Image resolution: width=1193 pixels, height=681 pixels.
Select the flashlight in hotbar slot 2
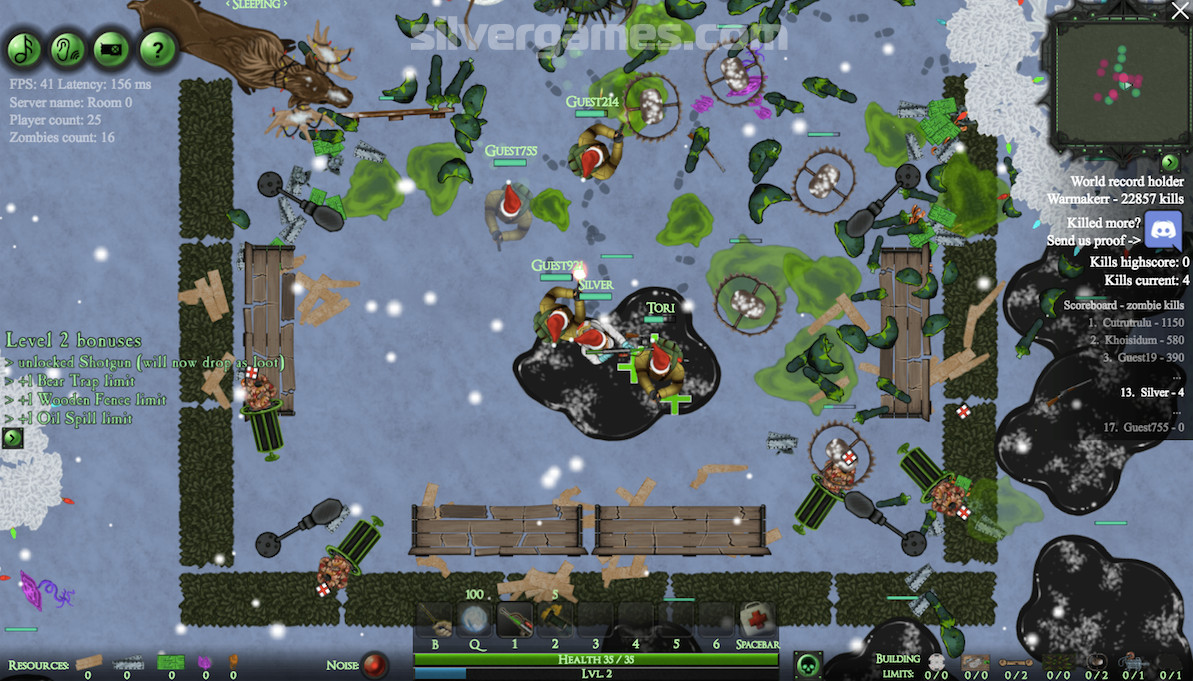click(x=555, y=620)
